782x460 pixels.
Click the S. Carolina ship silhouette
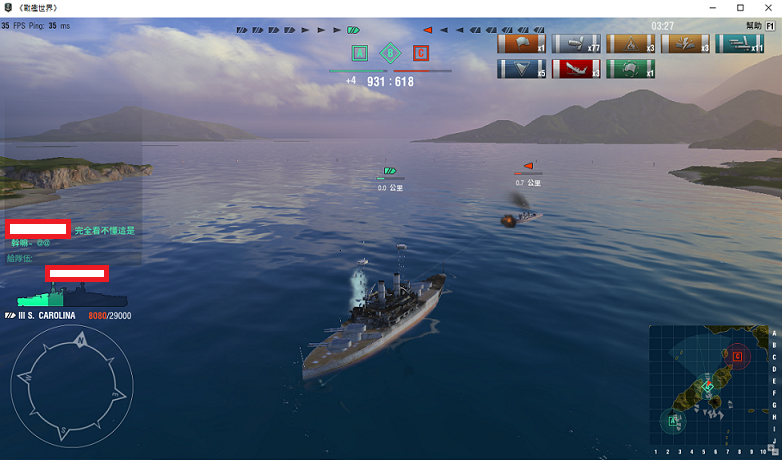click(72, 297)
